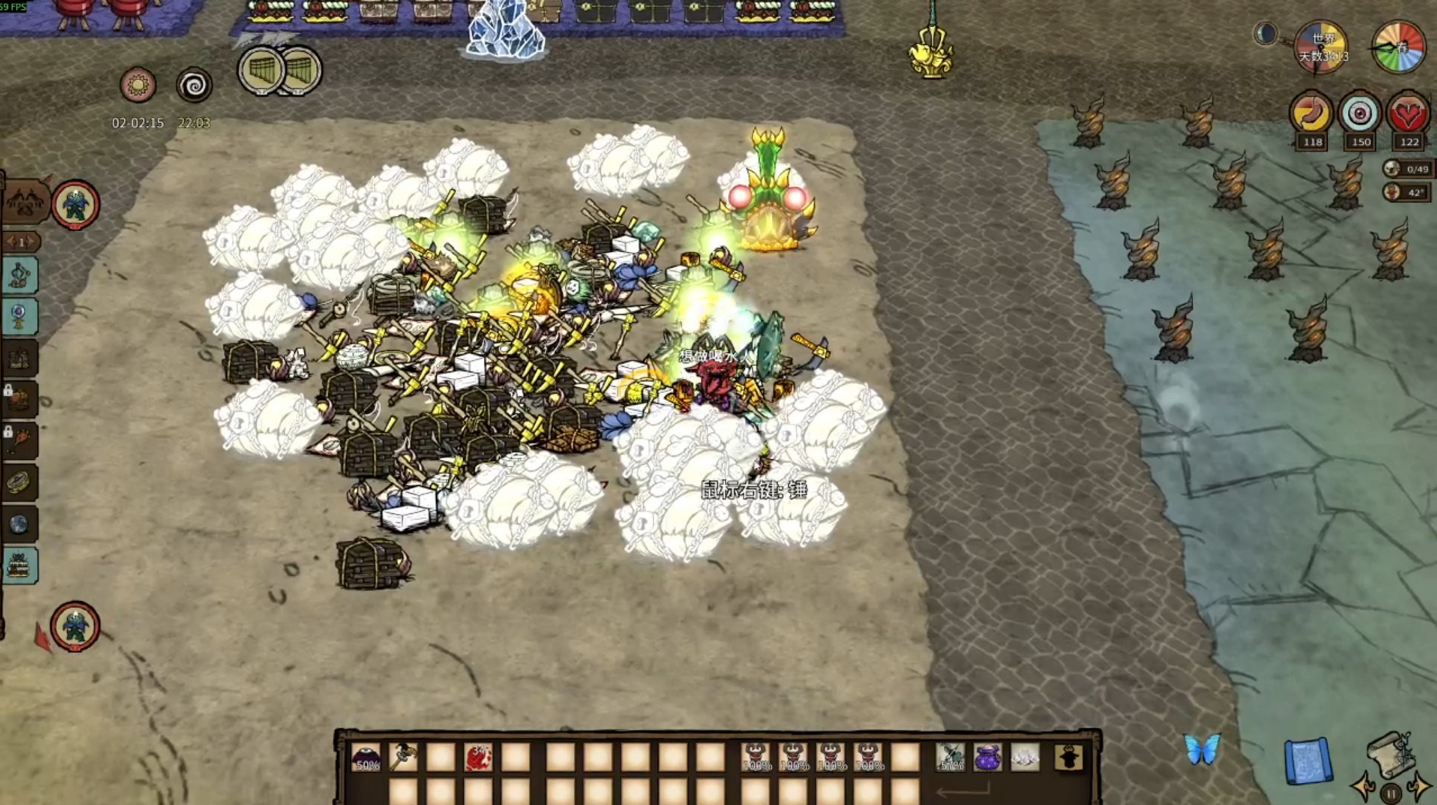Select the armor item showing 51%
The height and width of the screenshot is (805, 1437).
950,757
